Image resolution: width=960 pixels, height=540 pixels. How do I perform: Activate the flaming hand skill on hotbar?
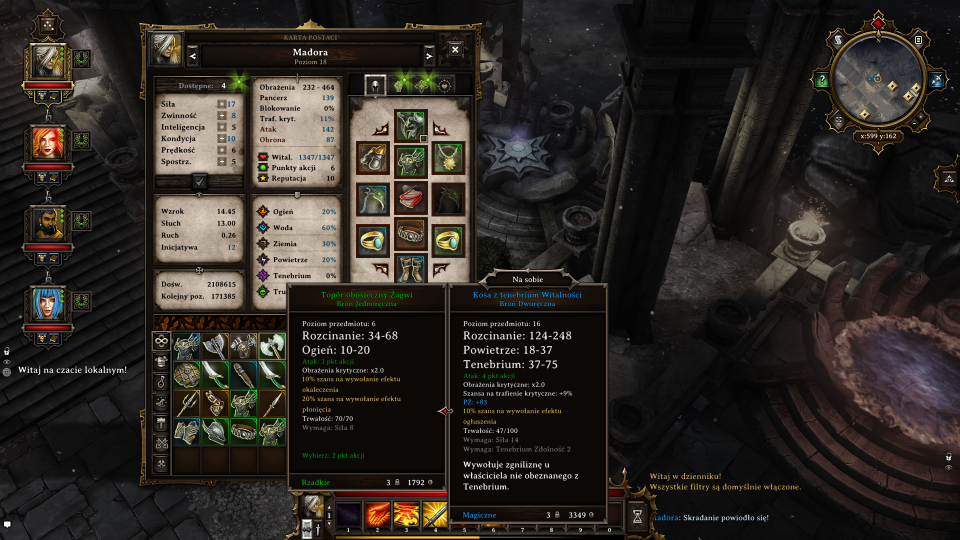click(x=378, y=516)
